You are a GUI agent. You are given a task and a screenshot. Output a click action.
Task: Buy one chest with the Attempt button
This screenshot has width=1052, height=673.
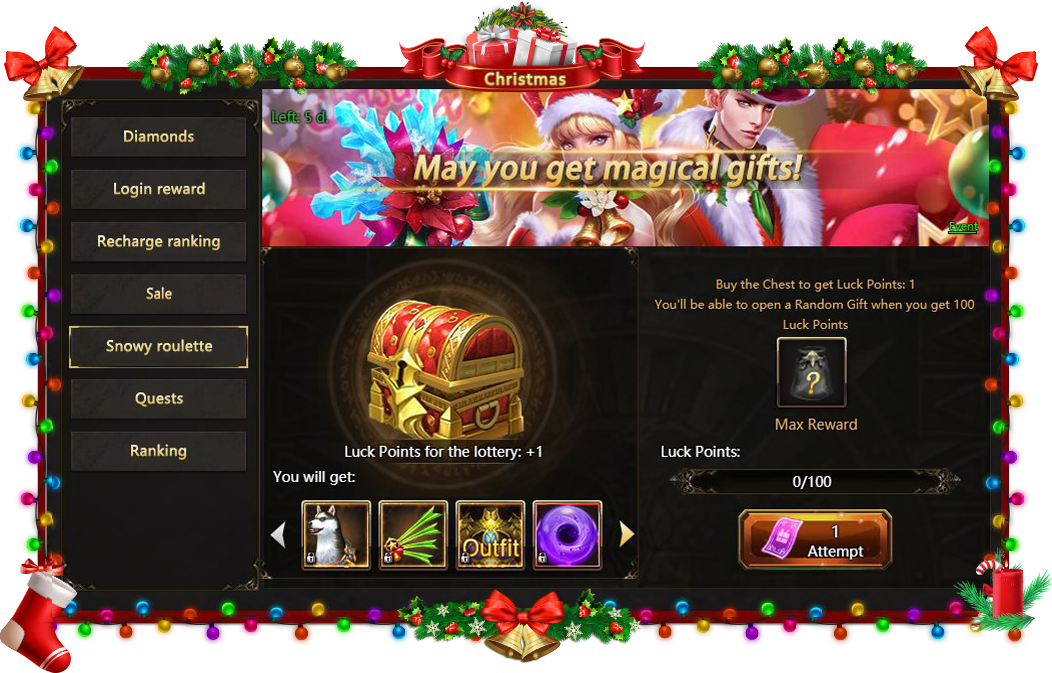click(x=814, y=540)
